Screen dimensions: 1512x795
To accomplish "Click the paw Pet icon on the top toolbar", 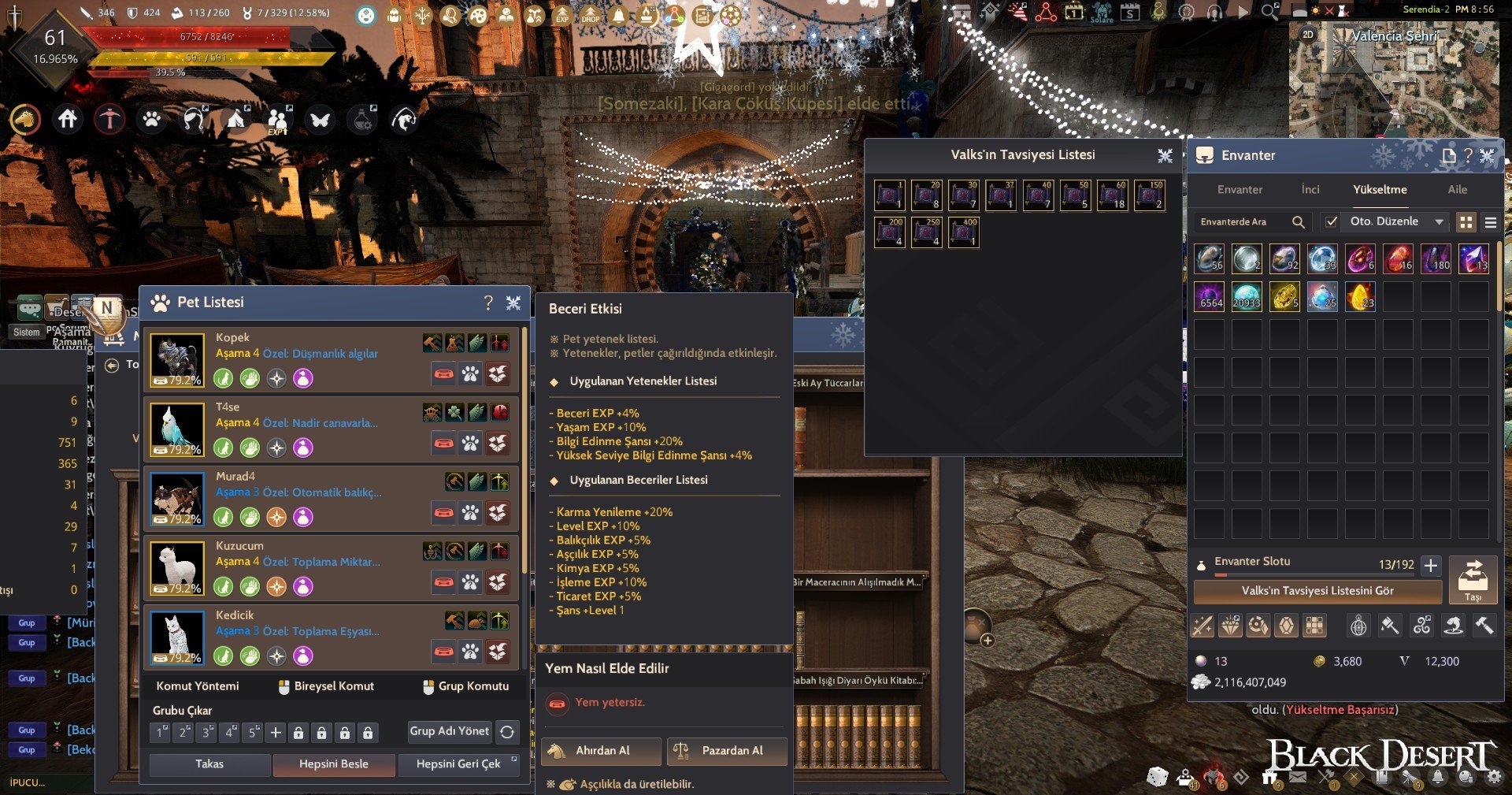I will click(x=152, y=119).
